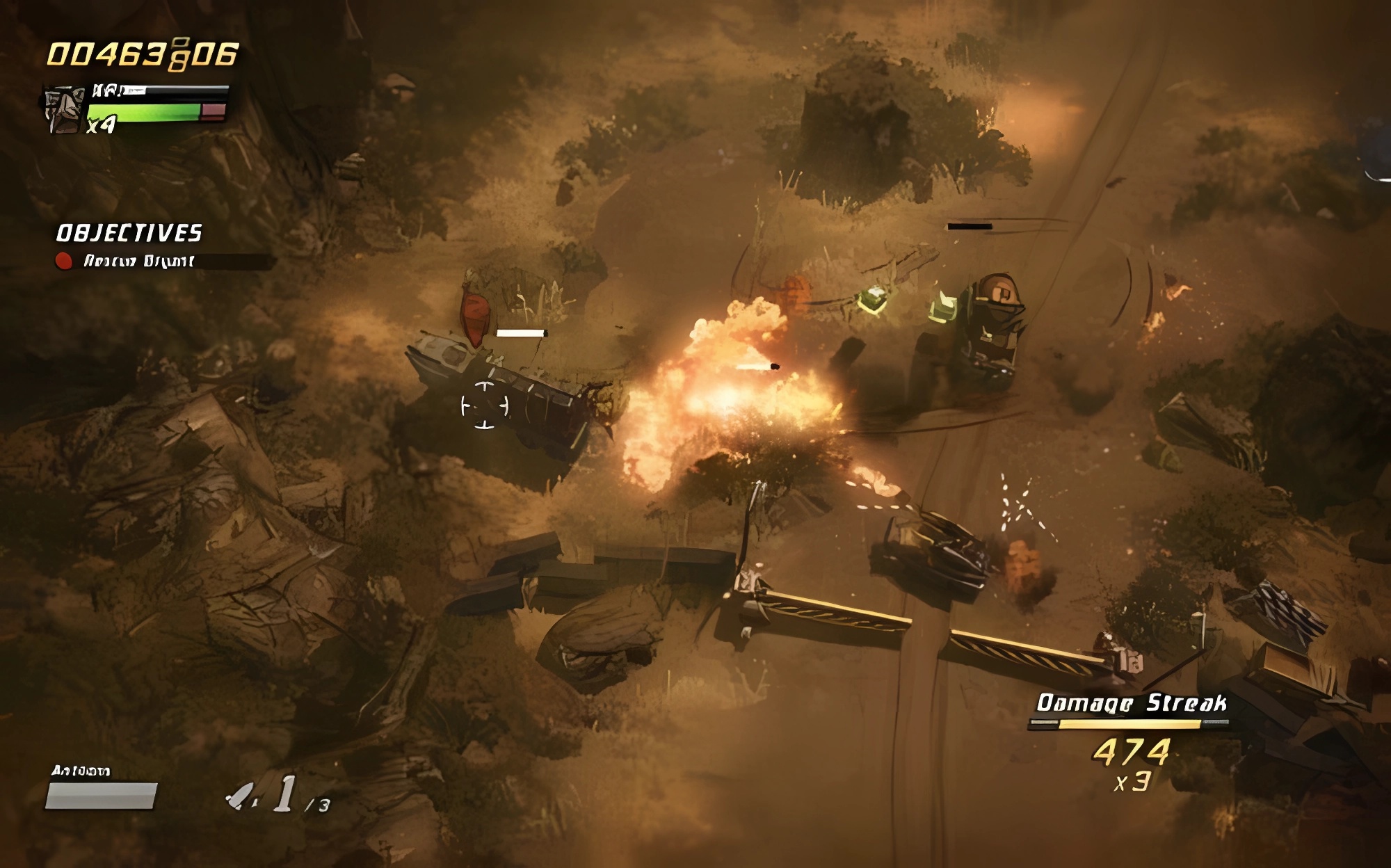Click the missile secondary weapon icon
Screen dimensions: 1391x868
[x=242, y=796]
